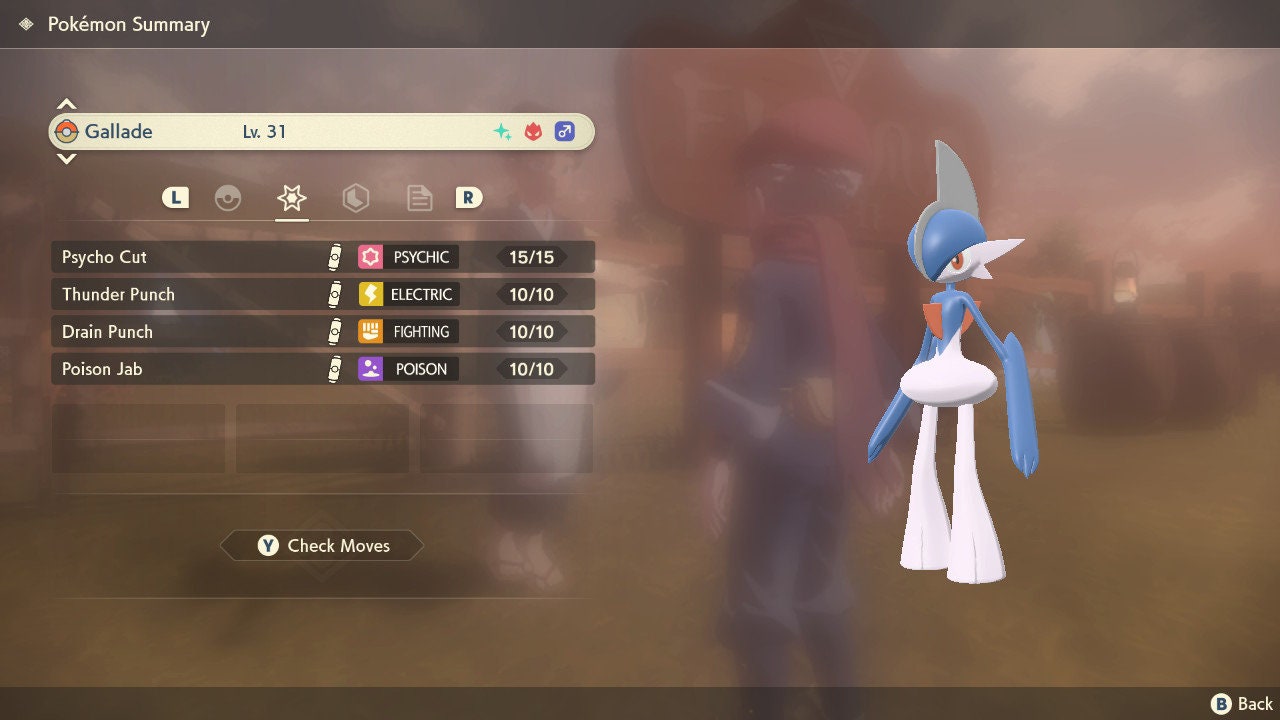Viewport: 1280px width, 720px height.
Task: Select the star-shaped moves tab icon
Action: click(x=292, y=198)
